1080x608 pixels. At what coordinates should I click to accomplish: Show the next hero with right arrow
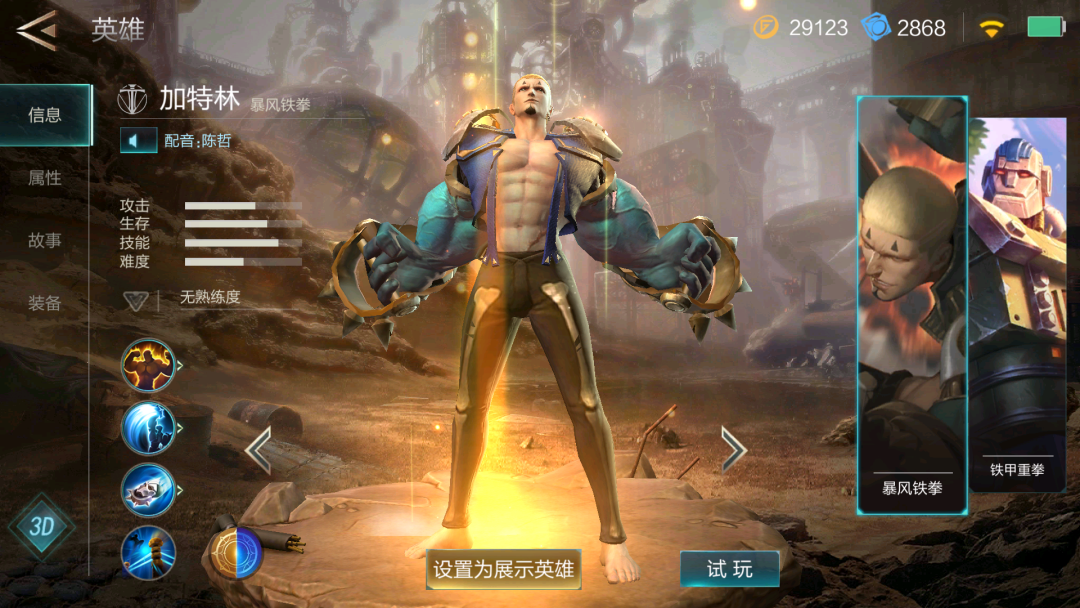(x=733, y=450)
